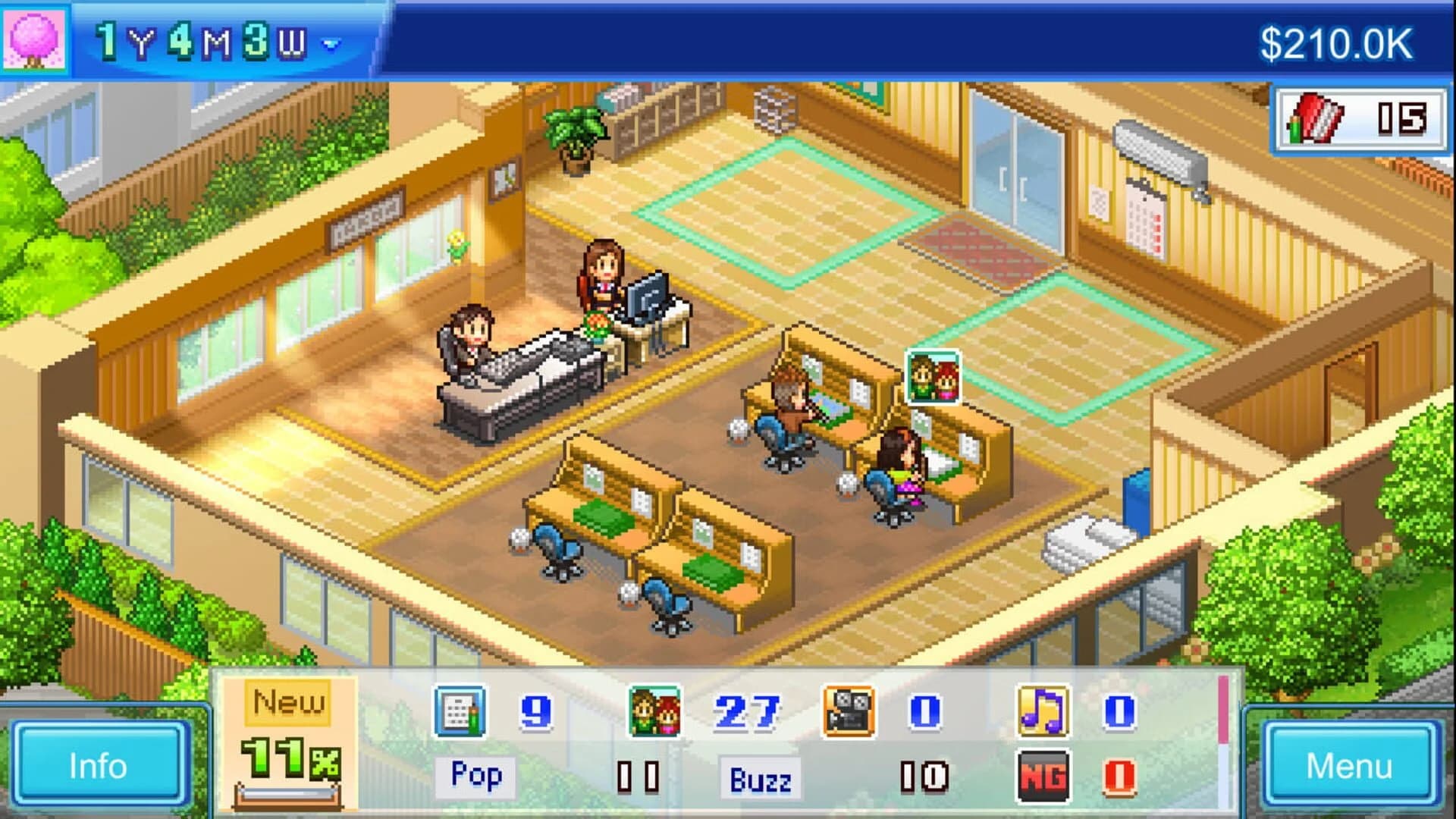Click the Buzz stat label
1456x819 pixels.
pos(760,776)
